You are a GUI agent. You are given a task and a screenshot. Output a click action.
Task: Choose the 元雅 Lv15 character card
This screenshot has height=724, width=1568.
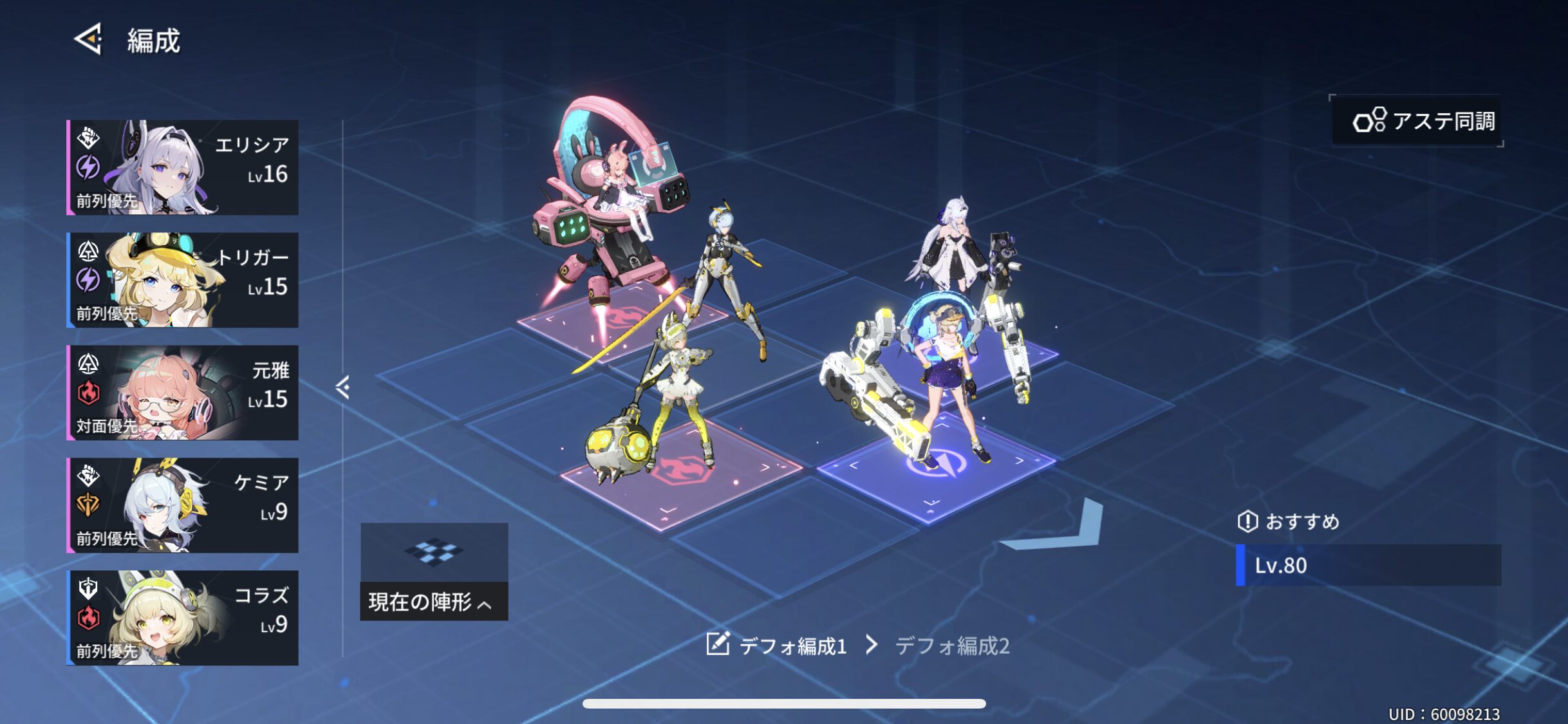(183, 393)
